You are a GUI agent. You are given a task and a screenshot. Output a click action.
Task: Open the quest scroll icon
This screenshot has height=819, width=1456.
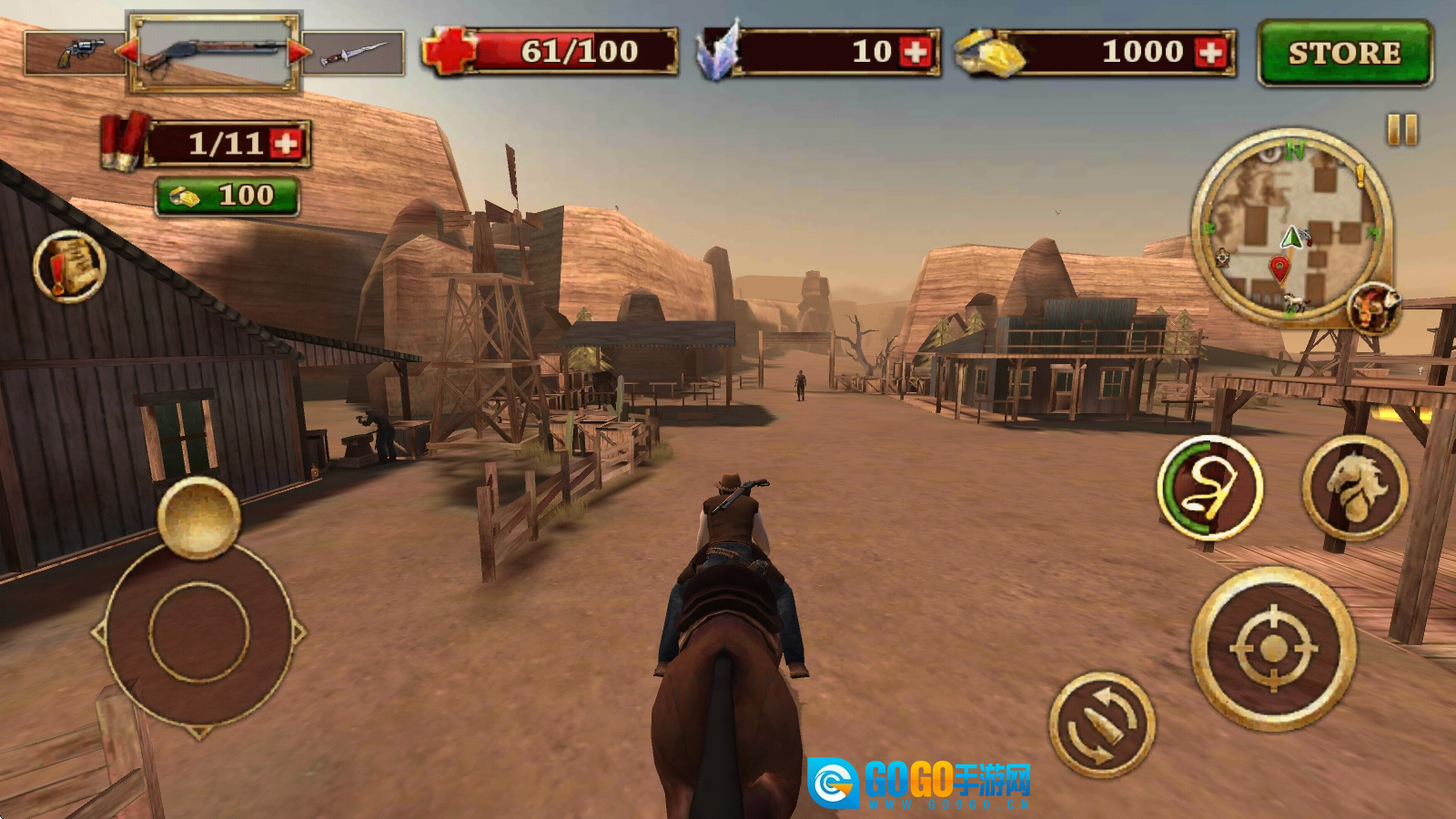tap(69, 266)
